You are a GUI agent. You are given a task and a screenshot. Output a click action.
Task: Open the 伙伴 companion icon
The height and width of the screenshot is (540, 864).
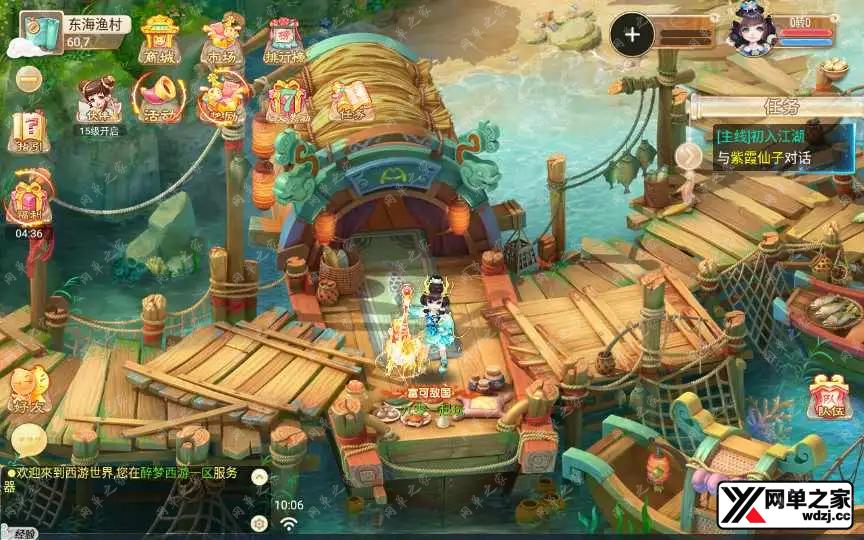pyautogui.click(x=97, y=99)
